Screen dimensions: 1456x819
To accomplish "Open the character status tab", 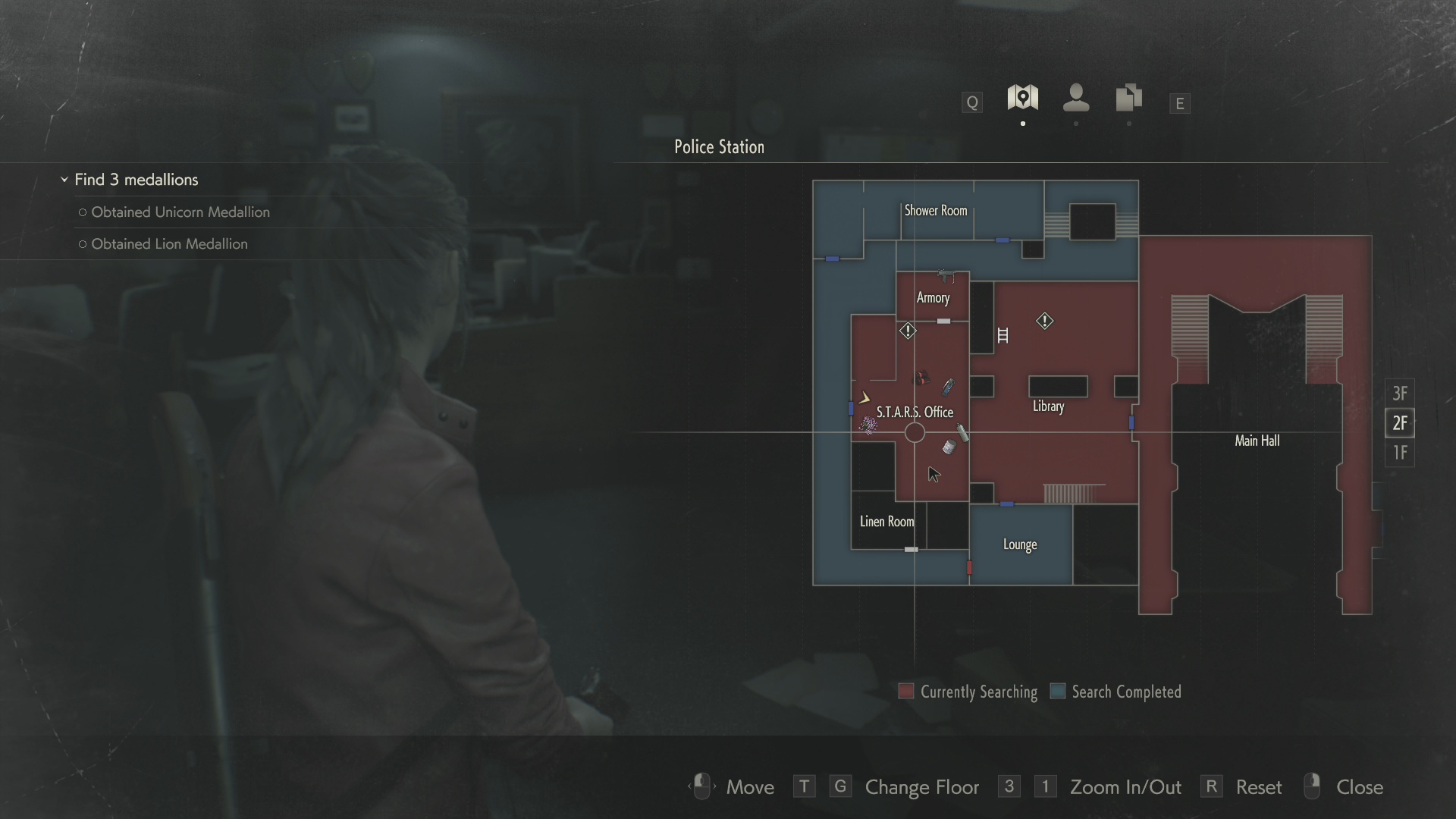I will point(1076,98).
